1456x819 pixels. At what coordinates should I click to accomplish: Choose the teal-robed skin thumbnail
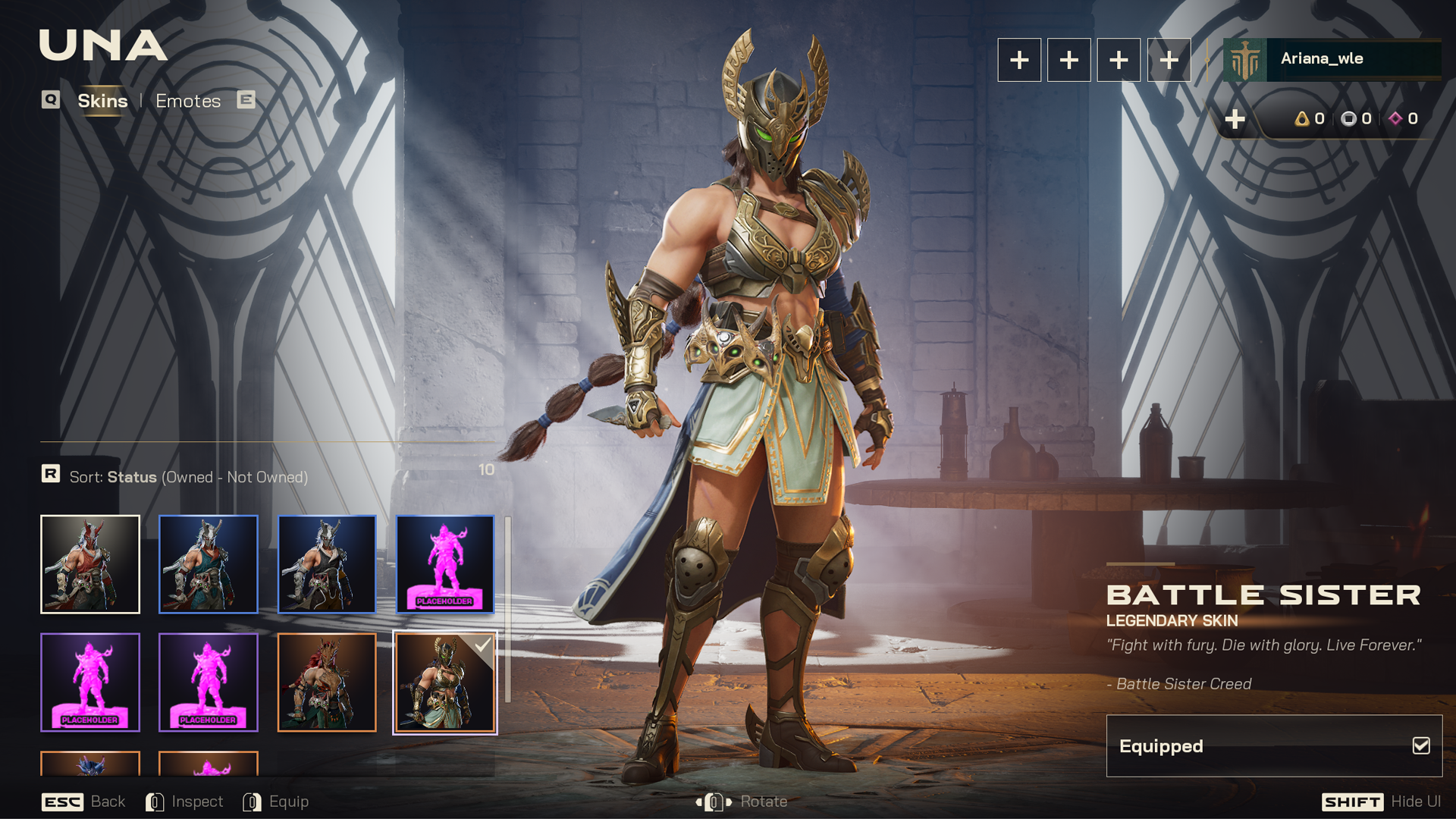(x=209, y=564)
